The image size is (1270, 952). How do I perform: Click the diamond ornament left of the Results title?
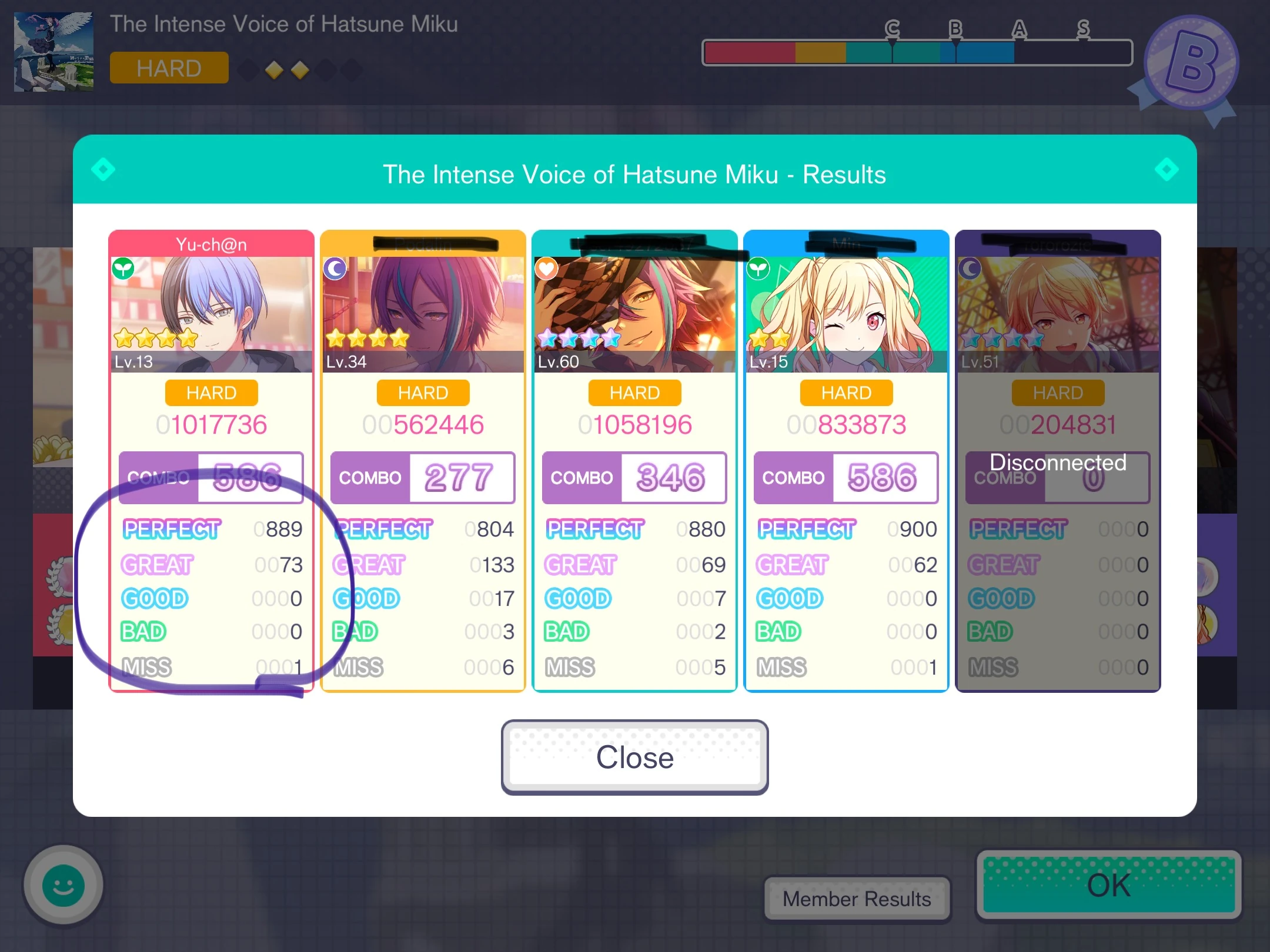[x=103, y=169]
